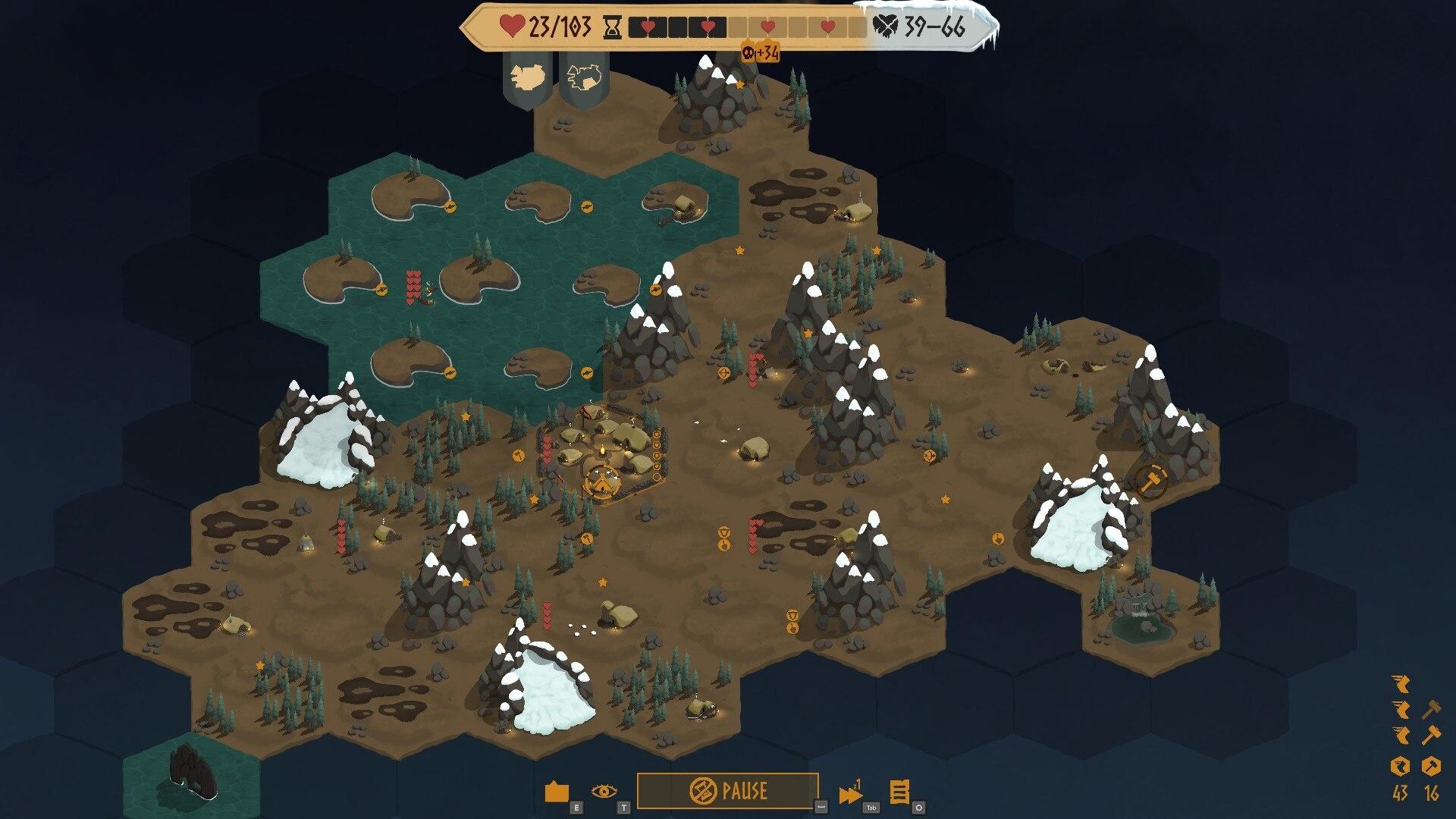Select the hammer build marker on map
The width and height of the screenshot is (1456, 819).
pos(1151,480)
